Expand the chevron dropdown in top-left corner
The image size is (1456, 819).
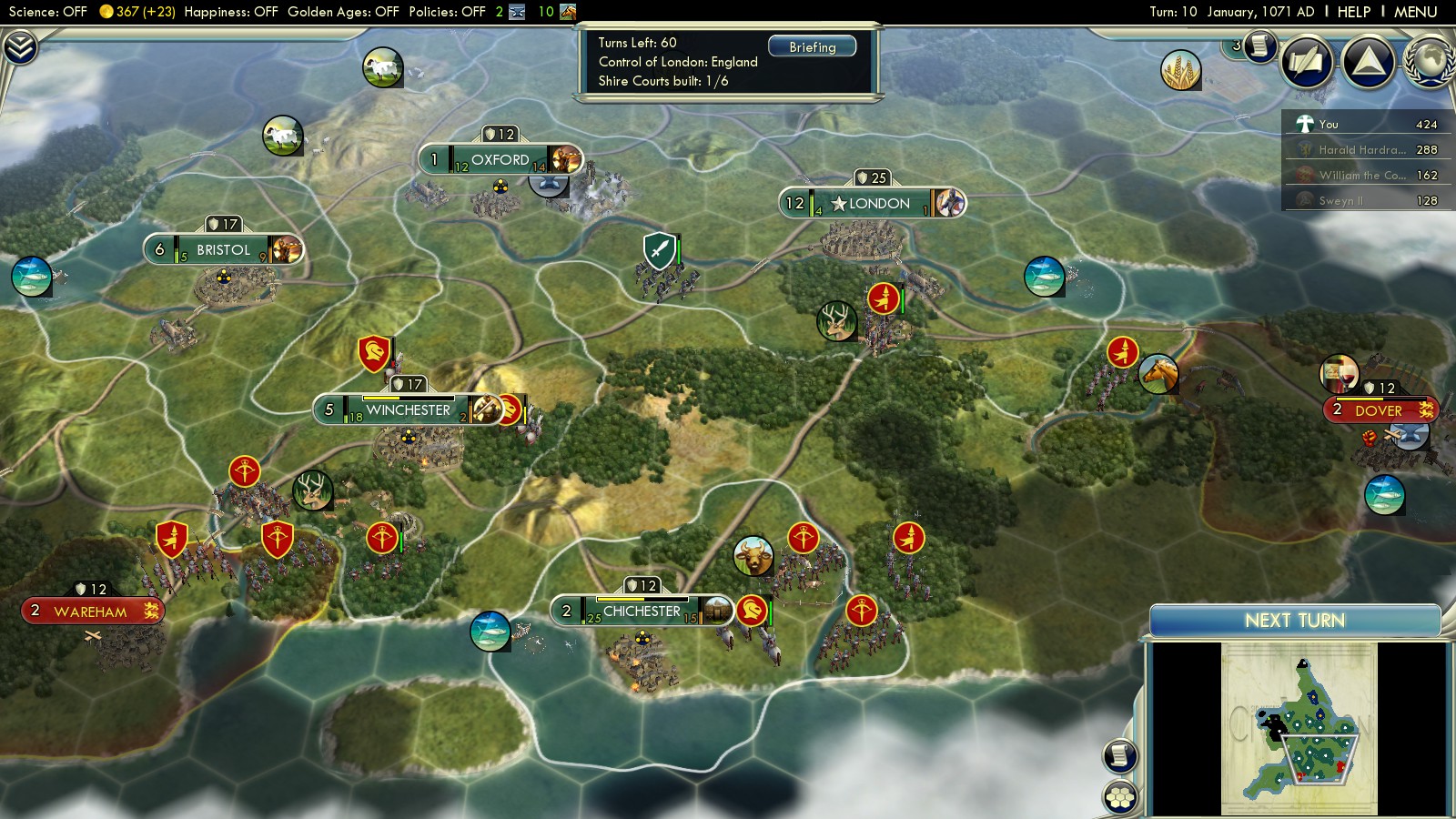[20, 47]
